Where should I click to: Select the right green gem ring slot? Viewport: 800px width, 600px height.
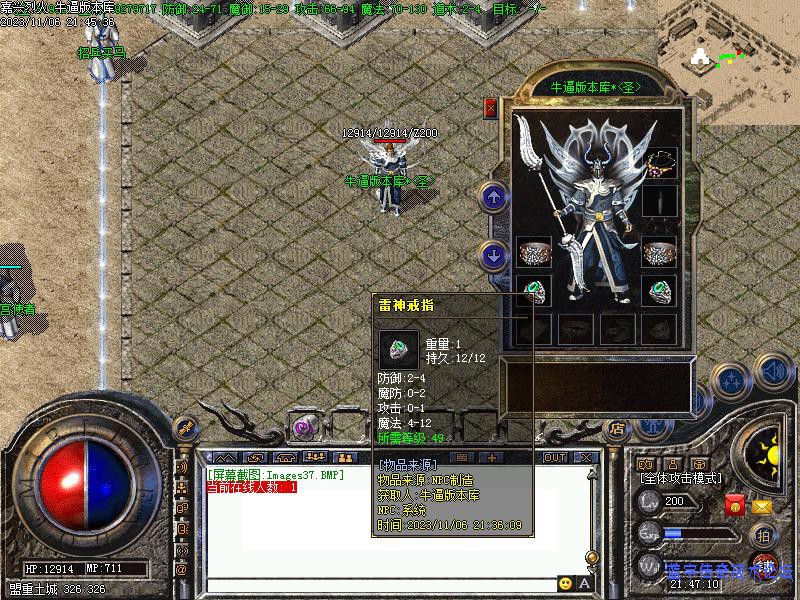(x=660, y=292)
